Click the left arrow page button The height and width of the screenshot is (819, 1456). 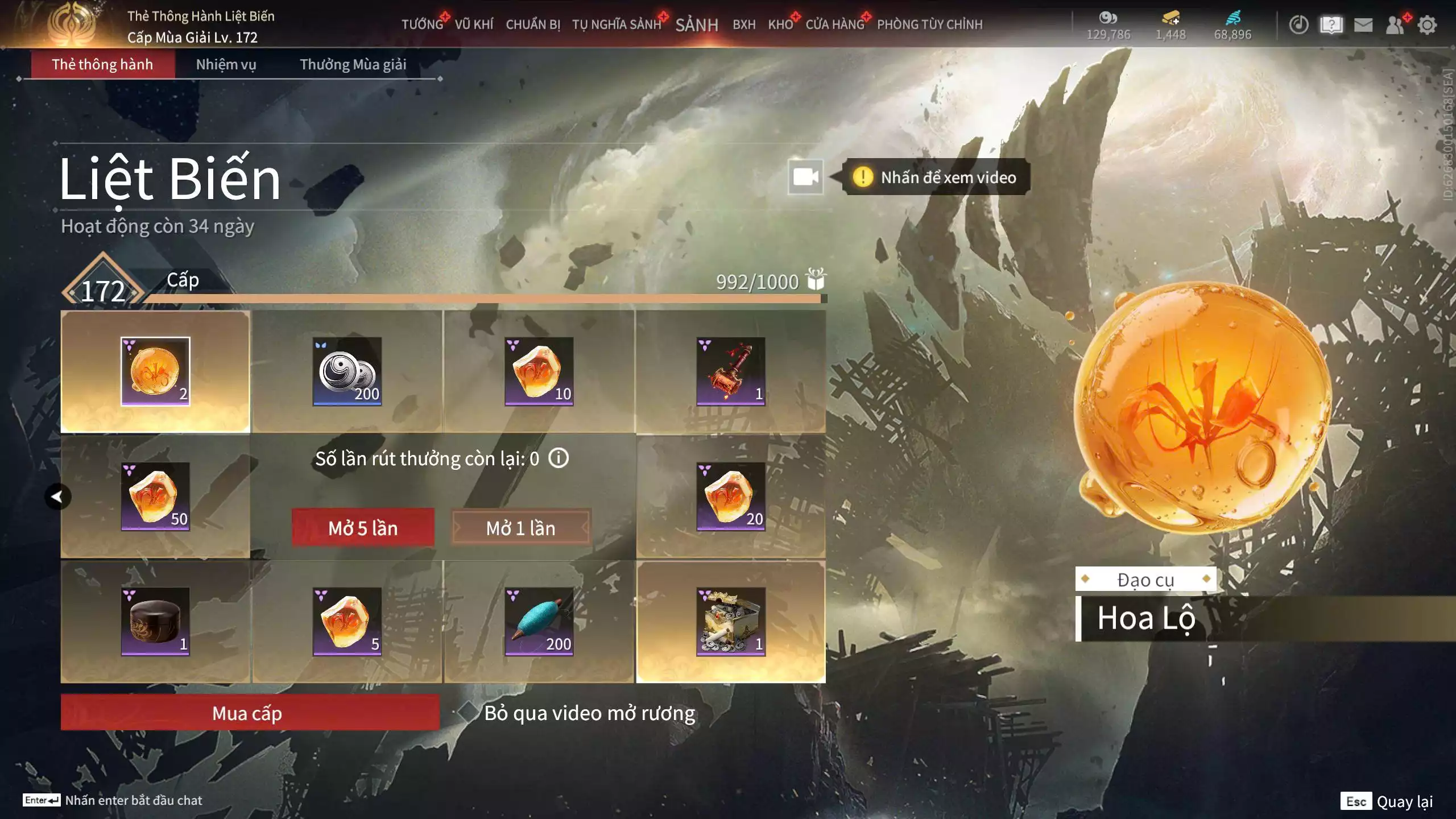[x=57, y=497]
